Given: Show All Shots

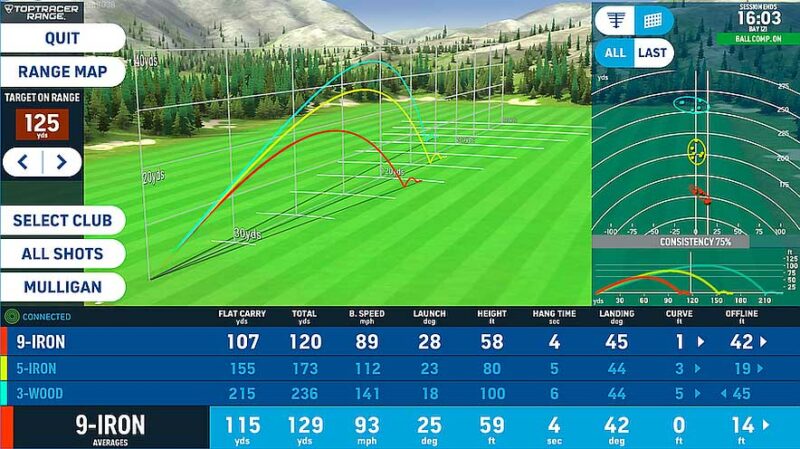Looking at the screenshot, I should click(x=62, y=254).
